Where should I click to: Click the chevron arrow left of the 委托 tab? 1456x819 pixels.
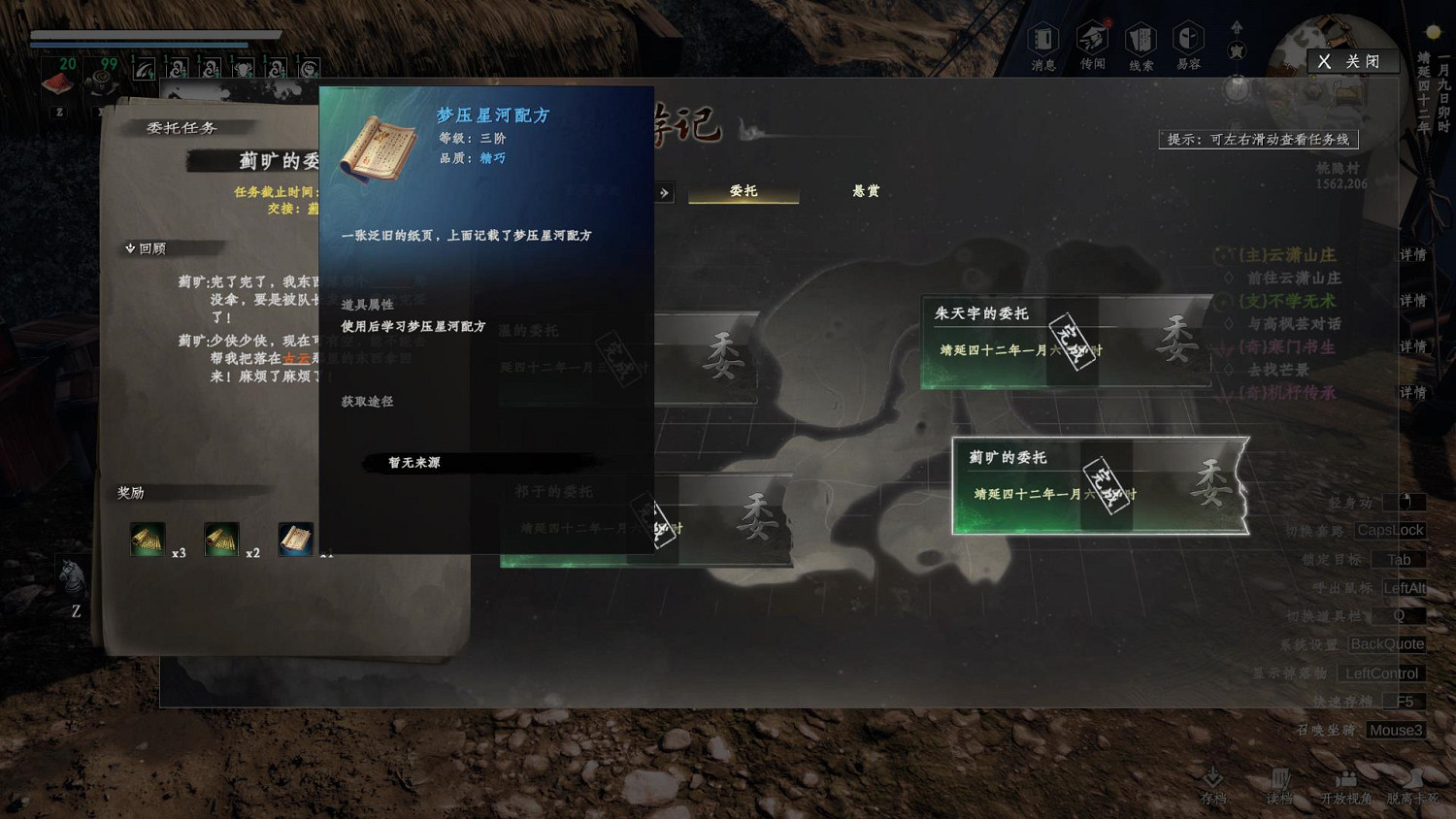665,192
